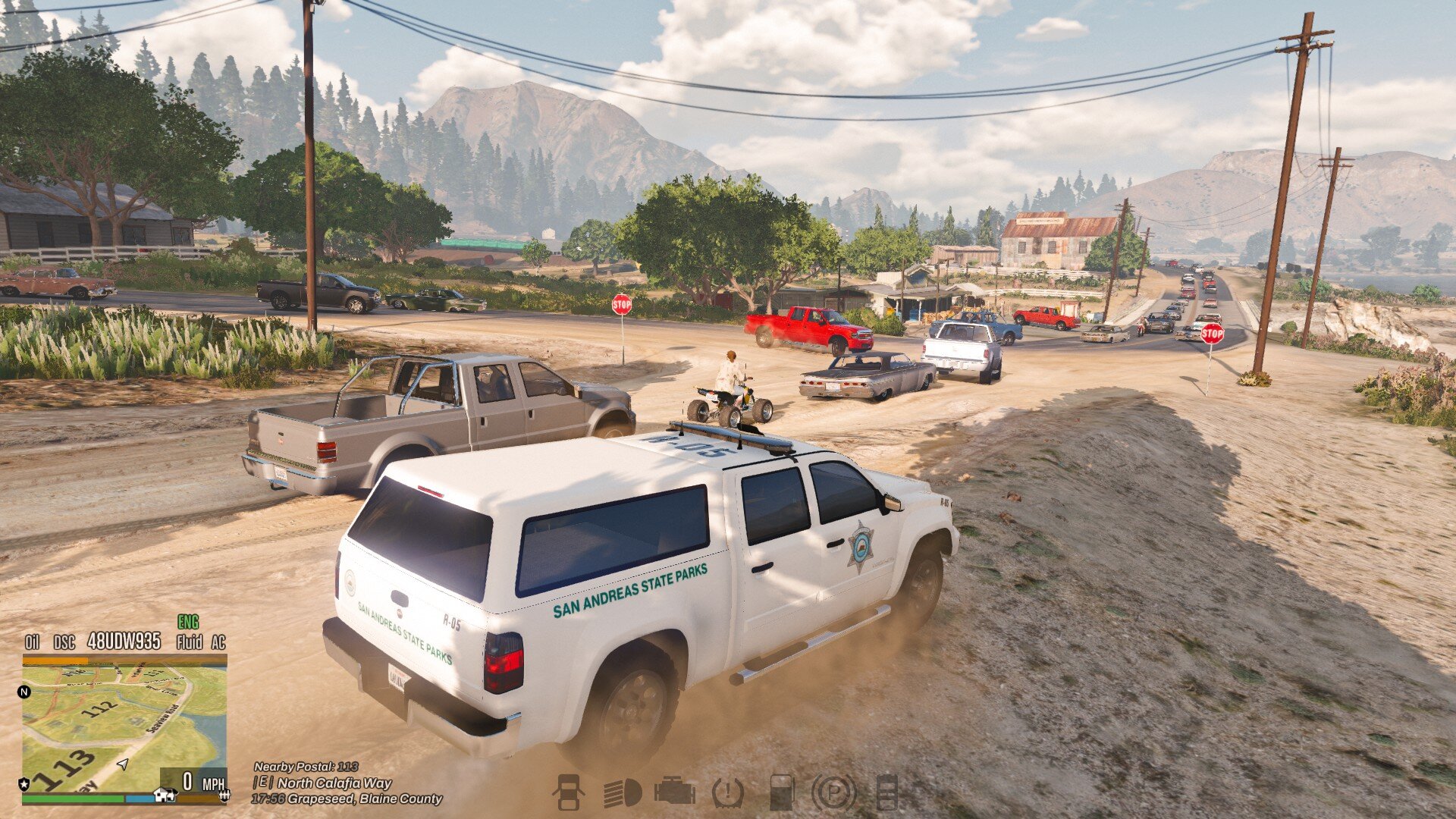Viewport: 1456px width, 819px height.
Task: Click the north compass marker
Action: [24, 692]
